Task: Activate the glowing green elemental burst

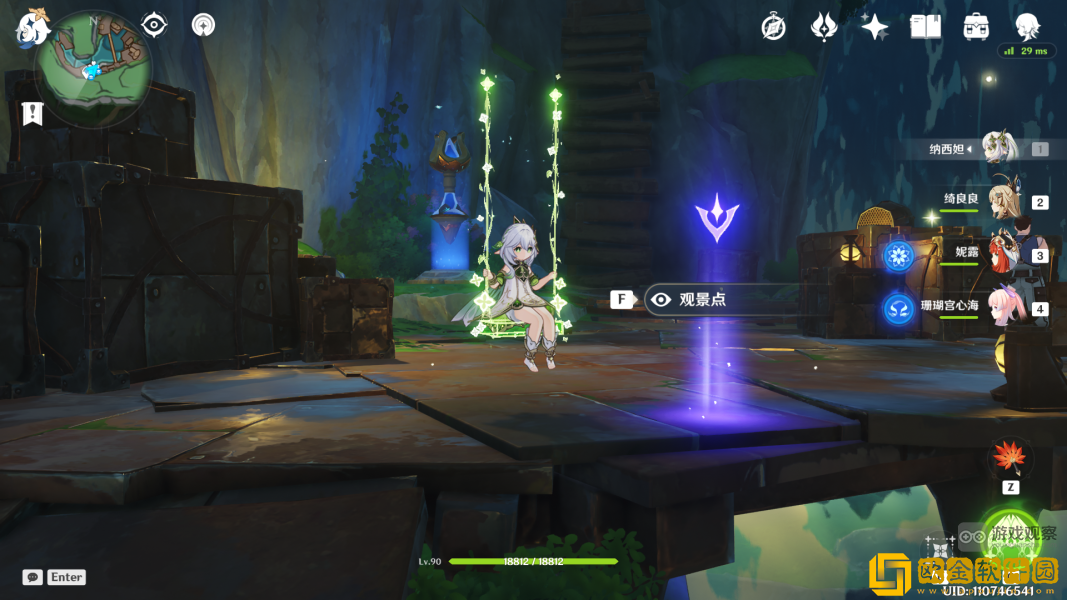Action: [x=1010, y=538]
